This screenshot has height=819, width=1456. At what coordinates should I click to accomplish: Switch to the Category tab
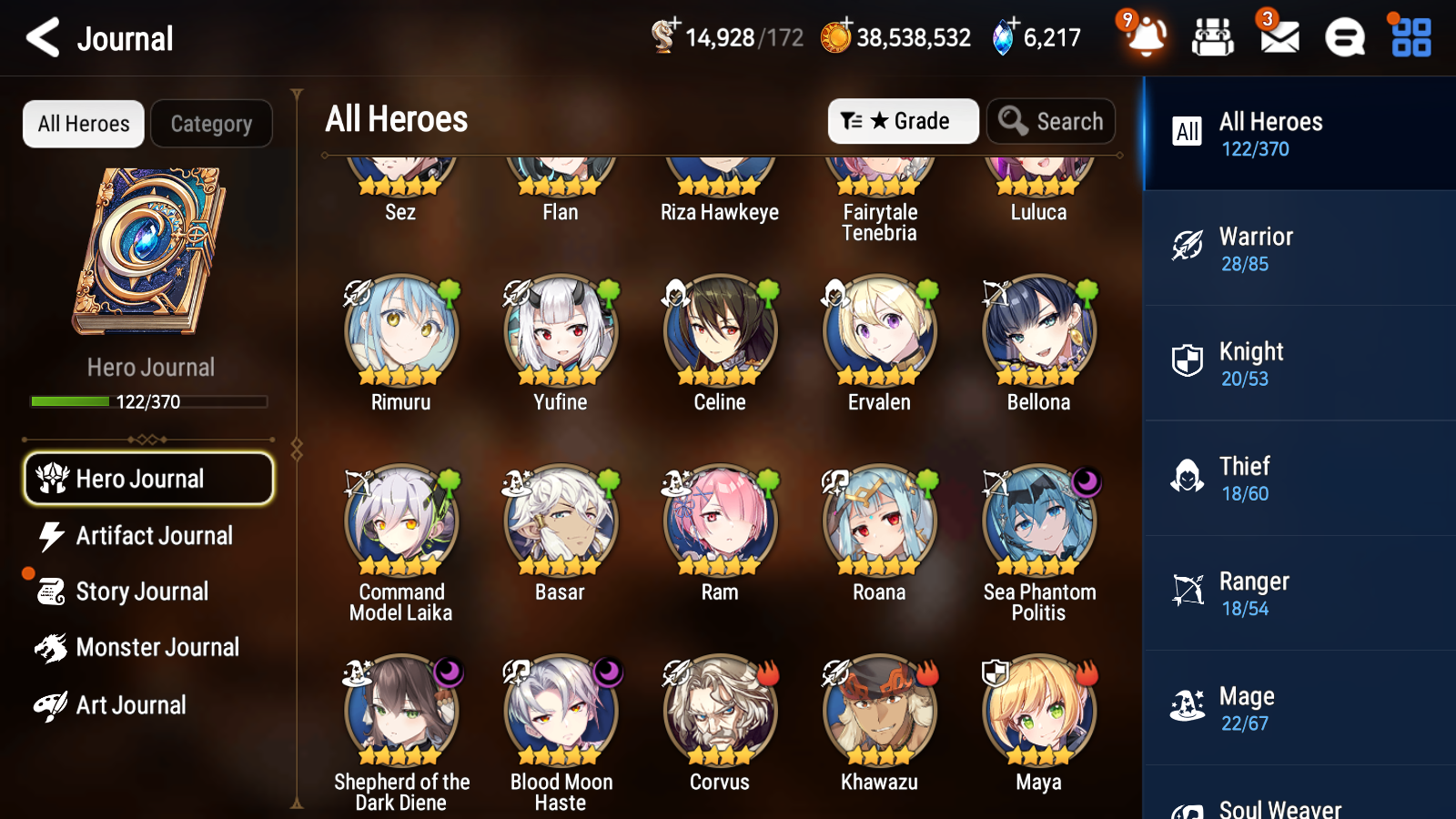coord(211,124)
